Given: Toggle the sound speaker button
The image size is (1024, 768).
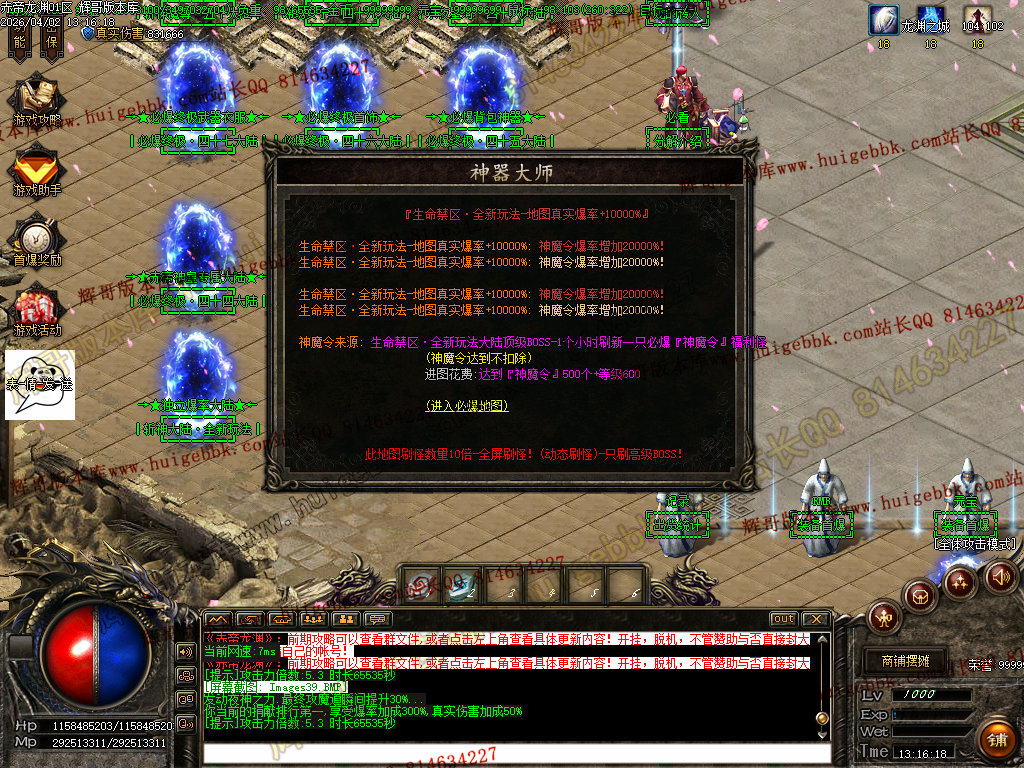Looking at the screenshot, I should (x=999, y=576).
